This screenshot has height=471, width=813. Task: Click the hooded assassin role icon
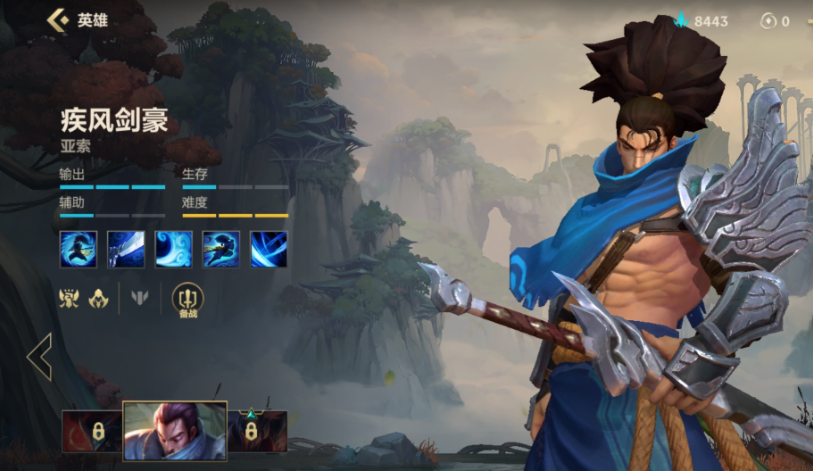click(99, 298)
